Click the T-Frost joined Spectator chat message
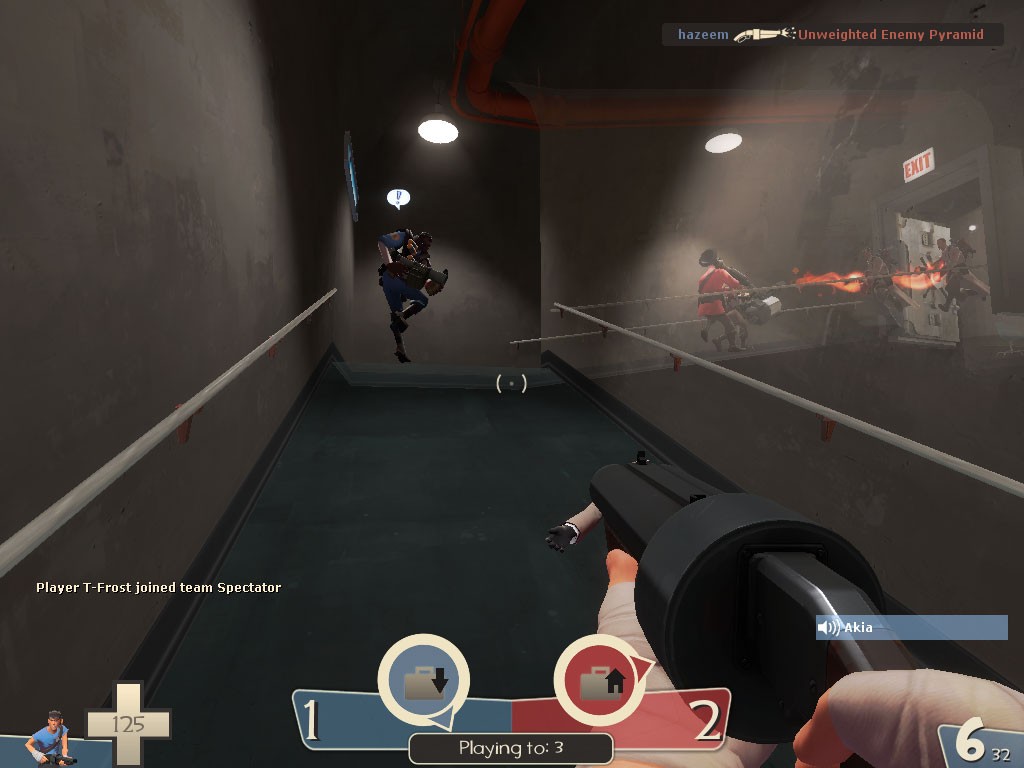This screenshot has width=1024, height=768. (x=158, y=587)
